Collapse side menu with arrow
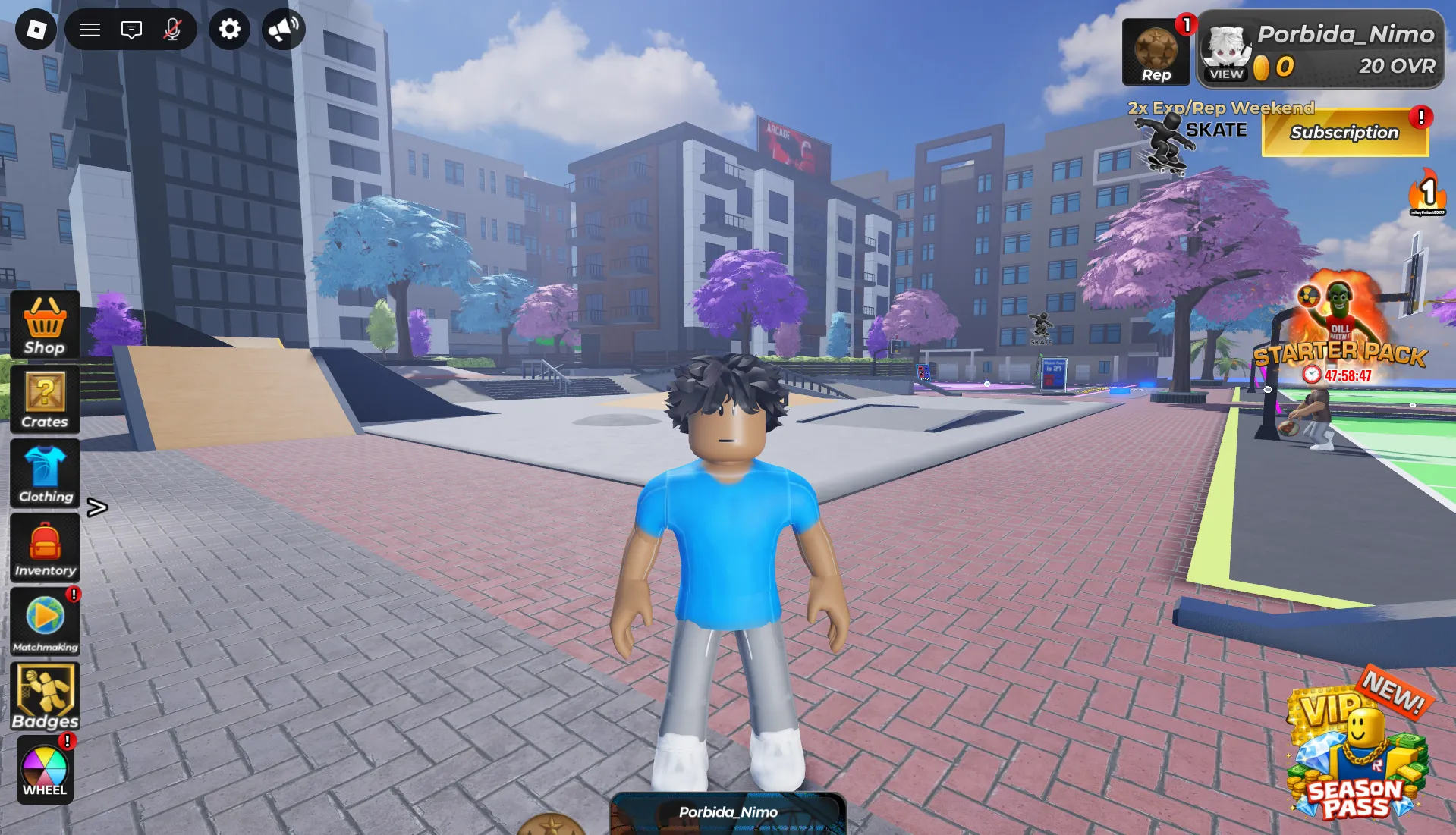Viewport: 1456px width, 835px height. pyautogui.click(x=97, y=507)
